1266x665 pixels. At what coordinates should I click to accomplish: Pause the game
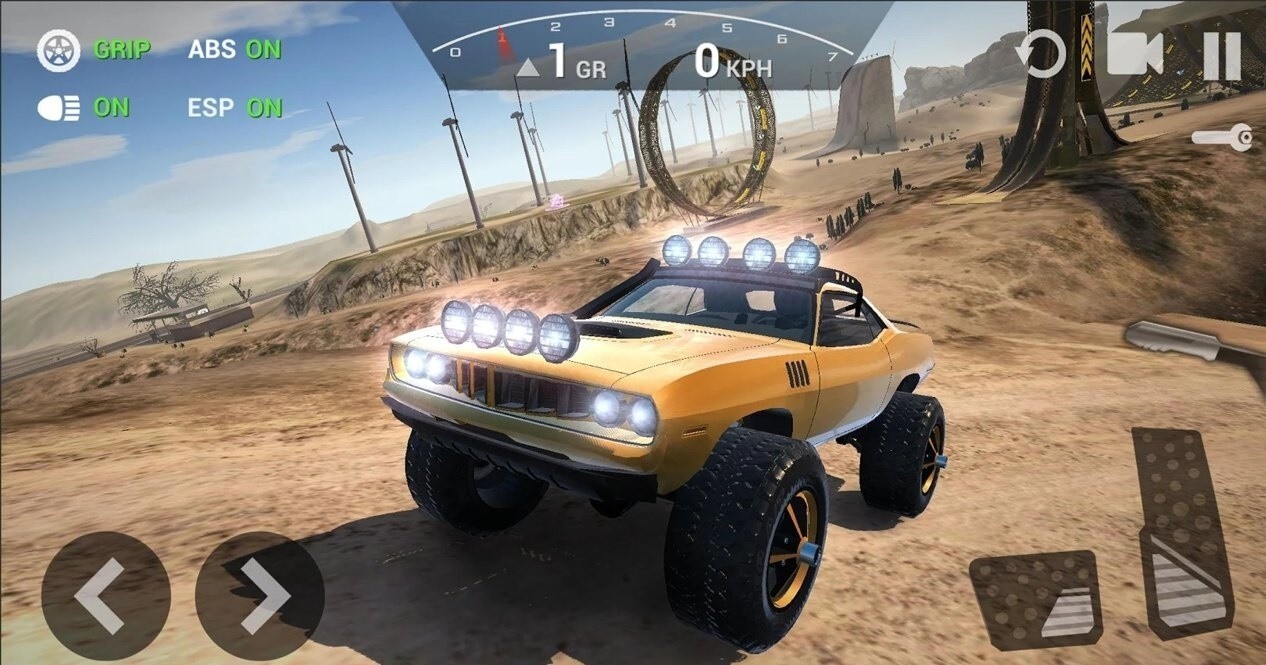click(x=1221, y=55)
